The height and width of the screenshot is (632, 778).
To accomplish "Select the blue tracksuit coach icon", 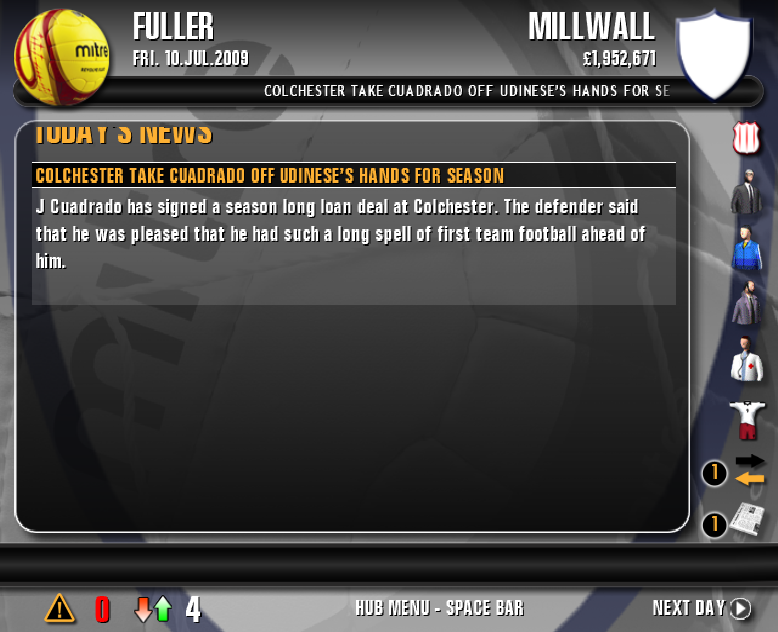I will point(746,249).
